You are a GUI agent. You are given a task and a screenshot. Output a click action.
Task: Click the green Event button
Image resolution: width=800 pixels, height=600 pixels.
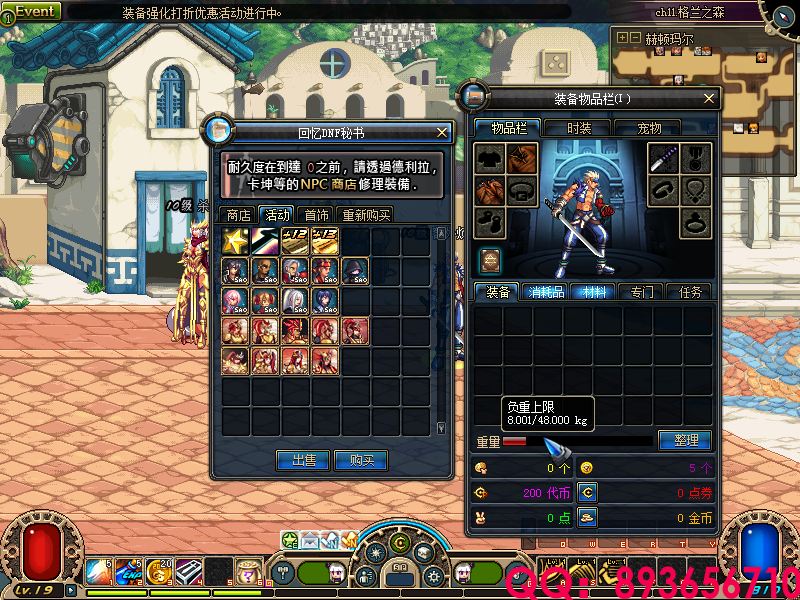(35, 11)
